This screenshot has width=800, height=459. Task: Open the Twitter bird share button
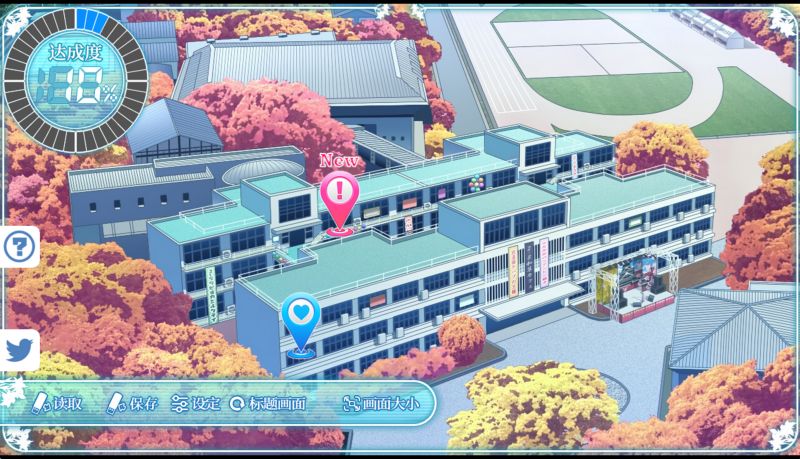19,350
